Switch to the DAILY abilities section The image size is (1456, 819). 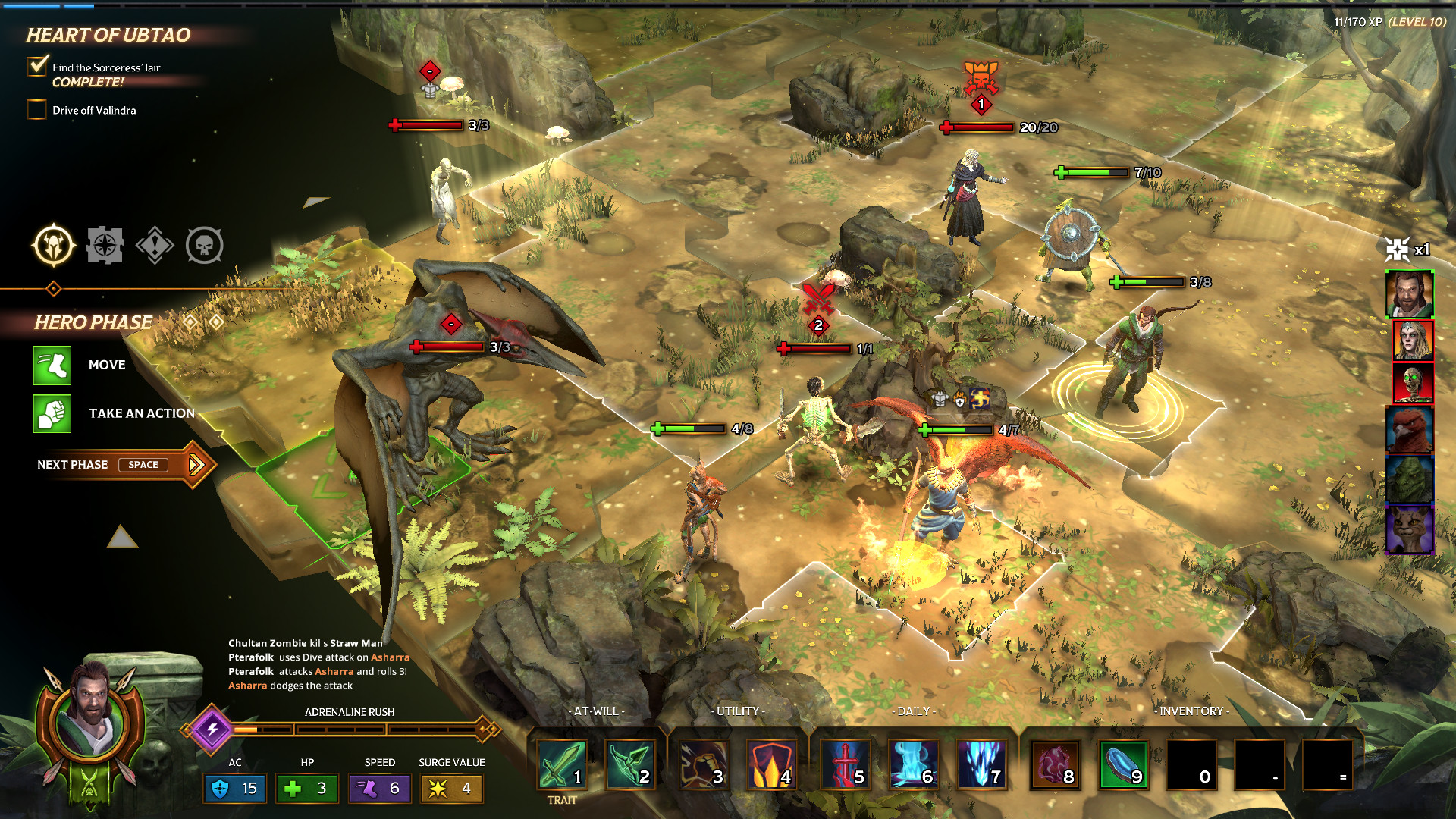(913, 711)
